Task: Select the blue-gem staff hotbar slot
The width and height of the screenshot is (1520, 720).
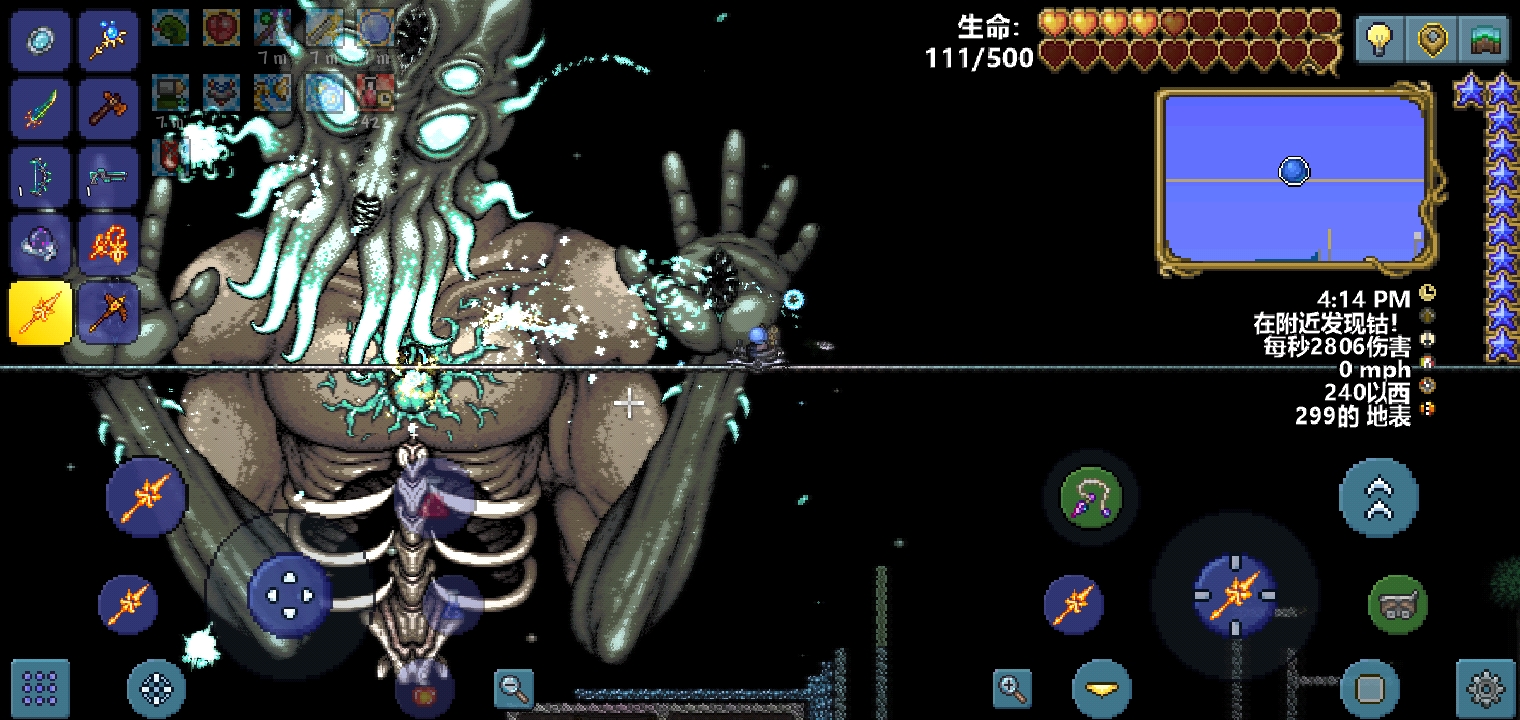Action: 108,41
